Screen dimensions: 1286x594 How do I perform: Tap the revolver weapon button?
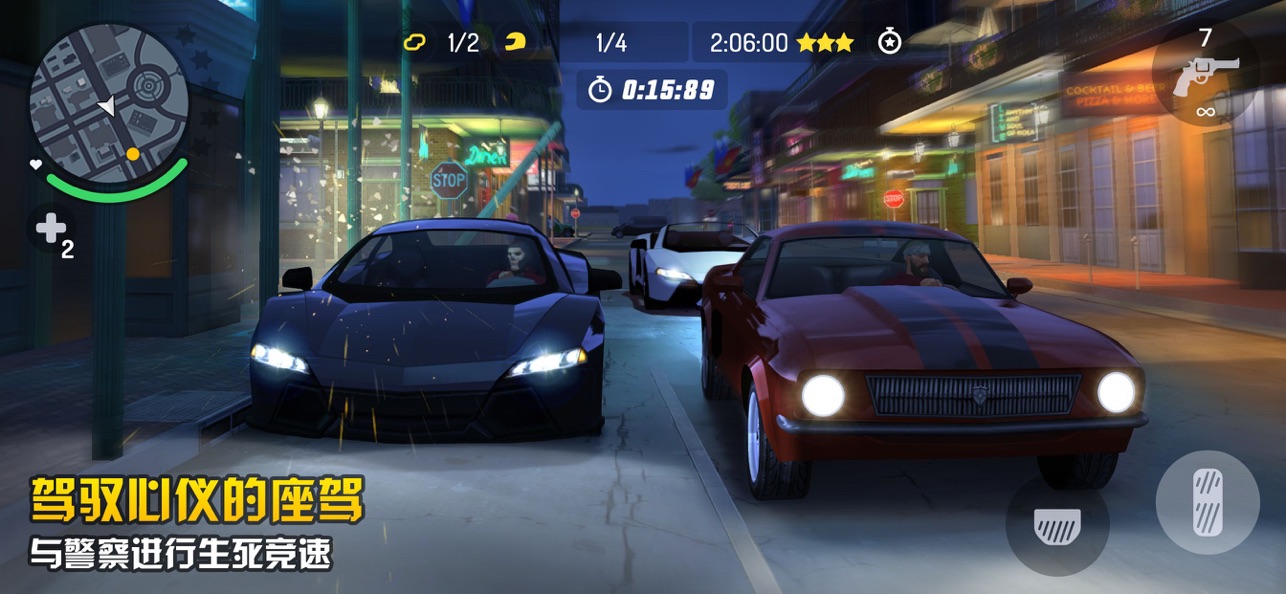coord(1206,75)
